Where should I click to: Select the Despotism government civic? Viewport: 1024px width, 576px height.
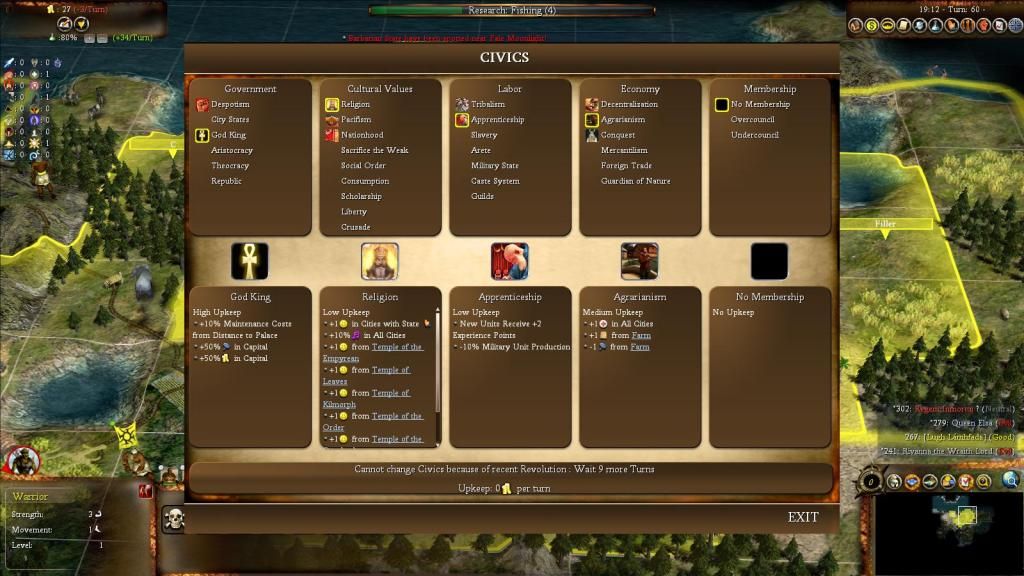(230, 104)
